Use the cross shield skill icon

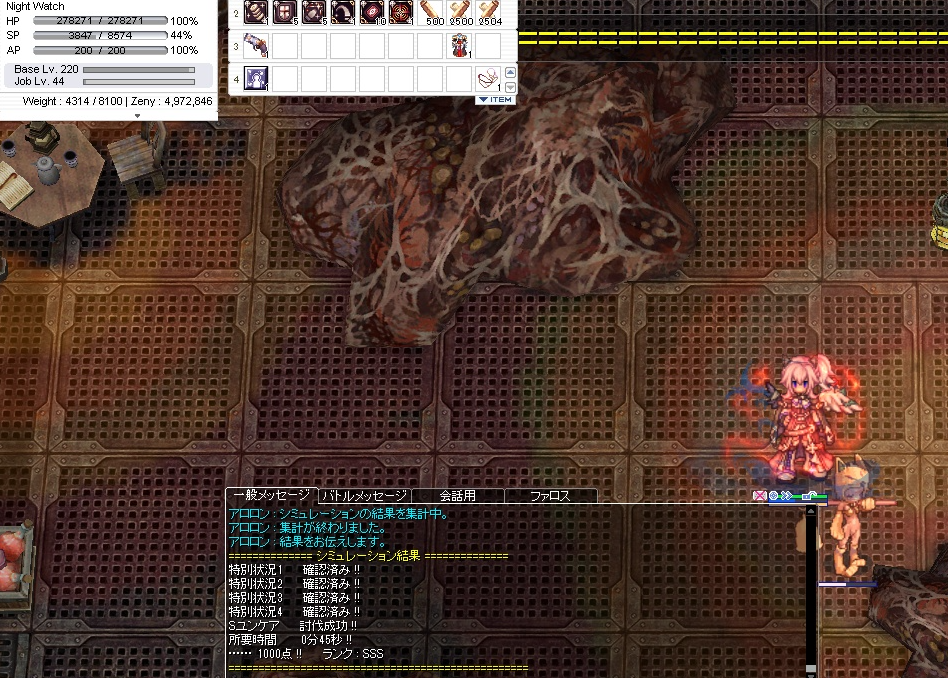point(286,13)
